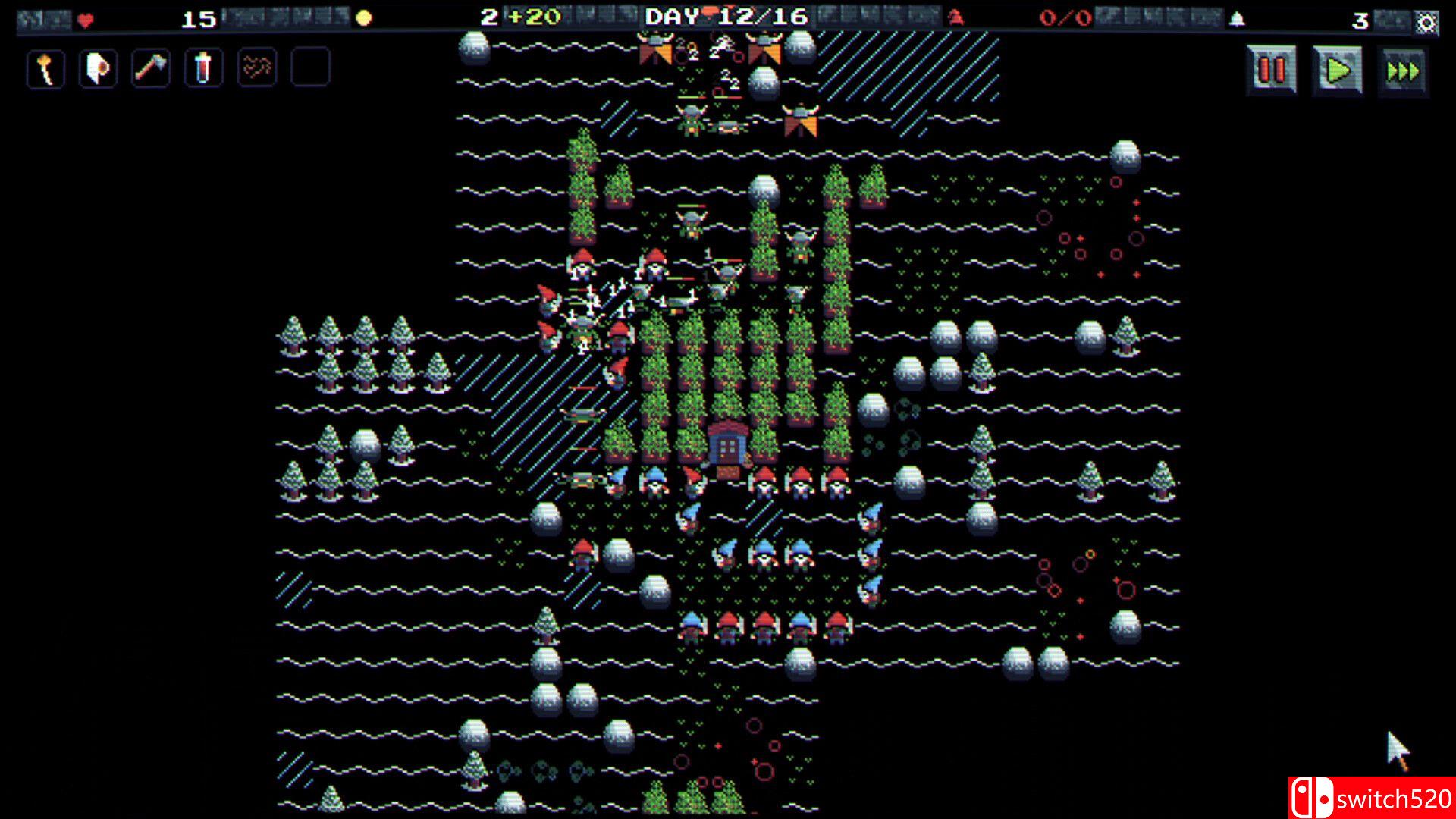Enable fast-forward game speed

coord(1403,69)
